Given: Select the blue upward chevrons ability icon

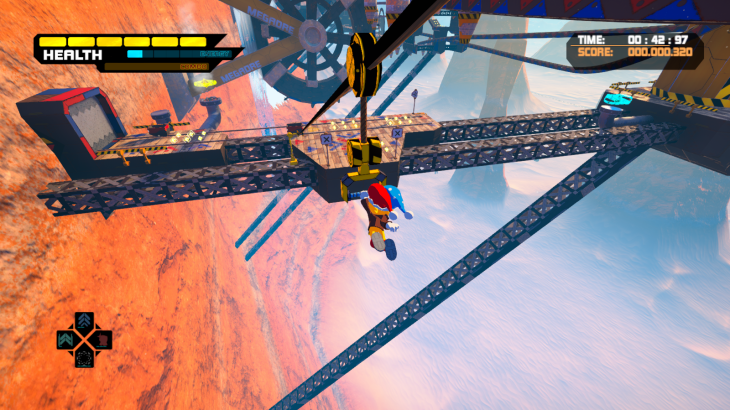Looking at the screenshot, I should coord(84,321).
